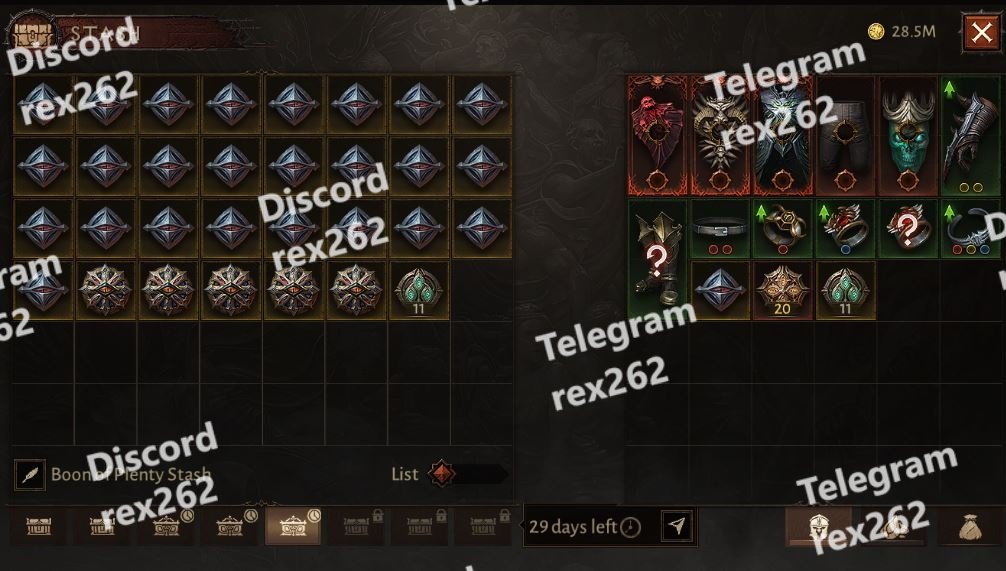This screenshot has width=1006, height=571.
Task: Select the highlighted active stash tab
Action: click(293, 526)
